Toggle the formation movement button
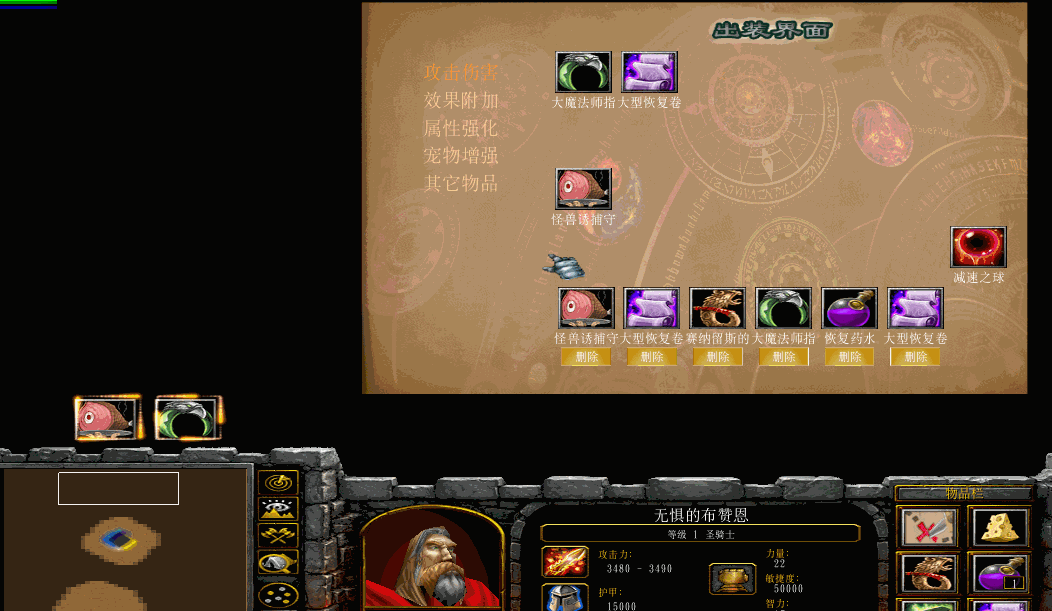 (278, 594)
